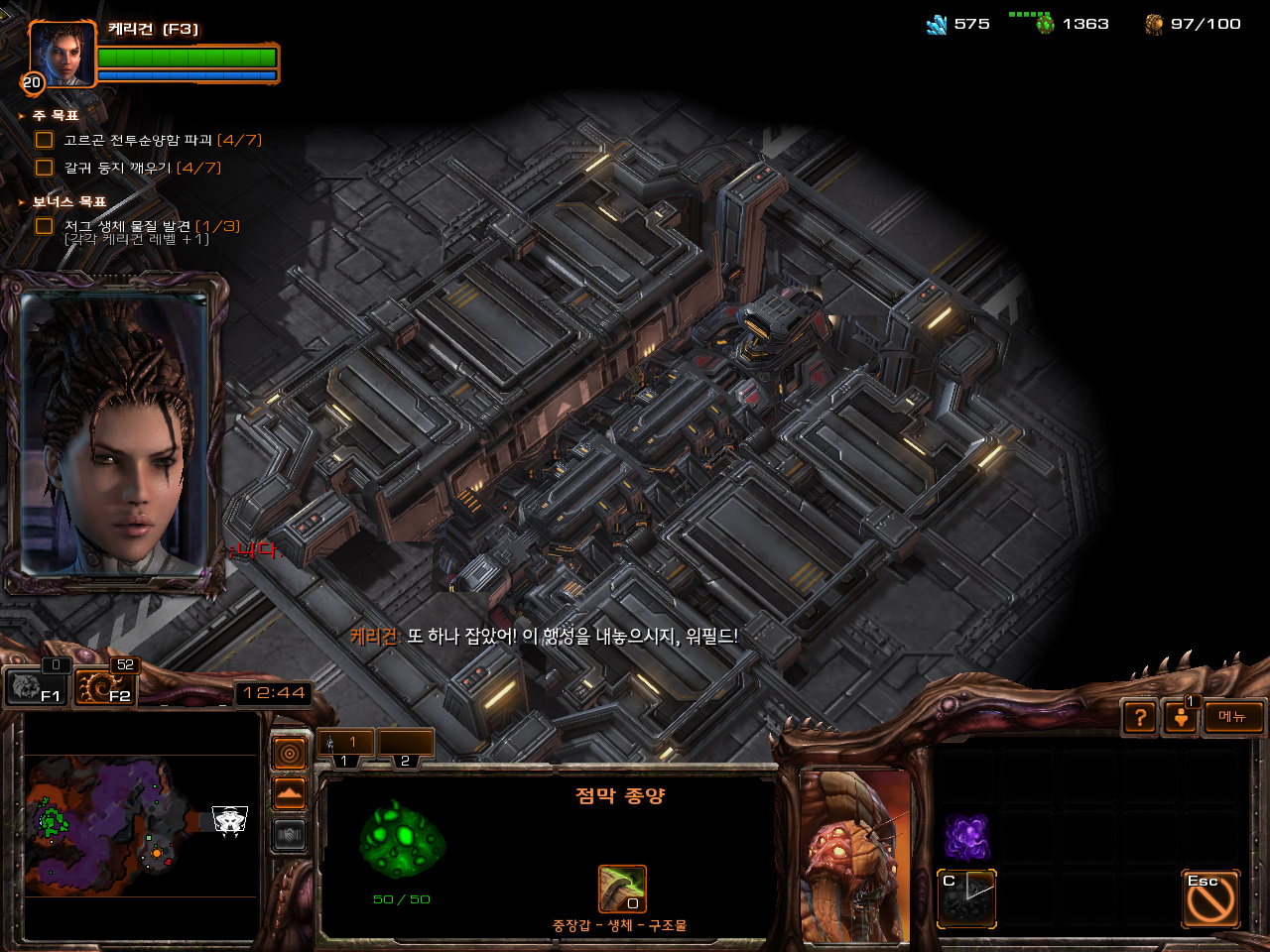Click the green creep tumor wireframe
Screen dimensions: 1270x952
402,841
